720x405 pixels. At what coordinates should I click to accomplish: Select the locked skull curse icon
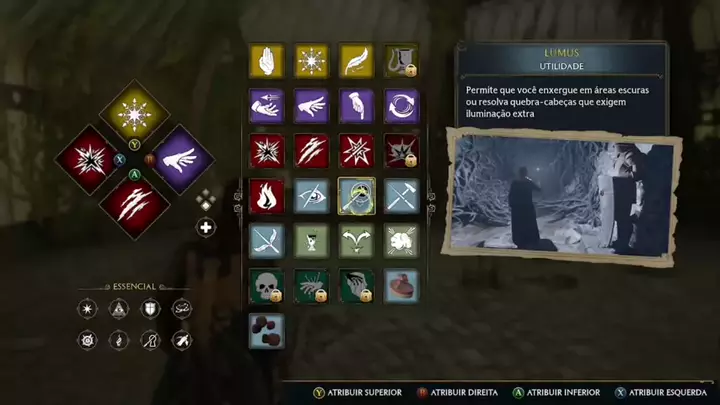click(266, 286)
